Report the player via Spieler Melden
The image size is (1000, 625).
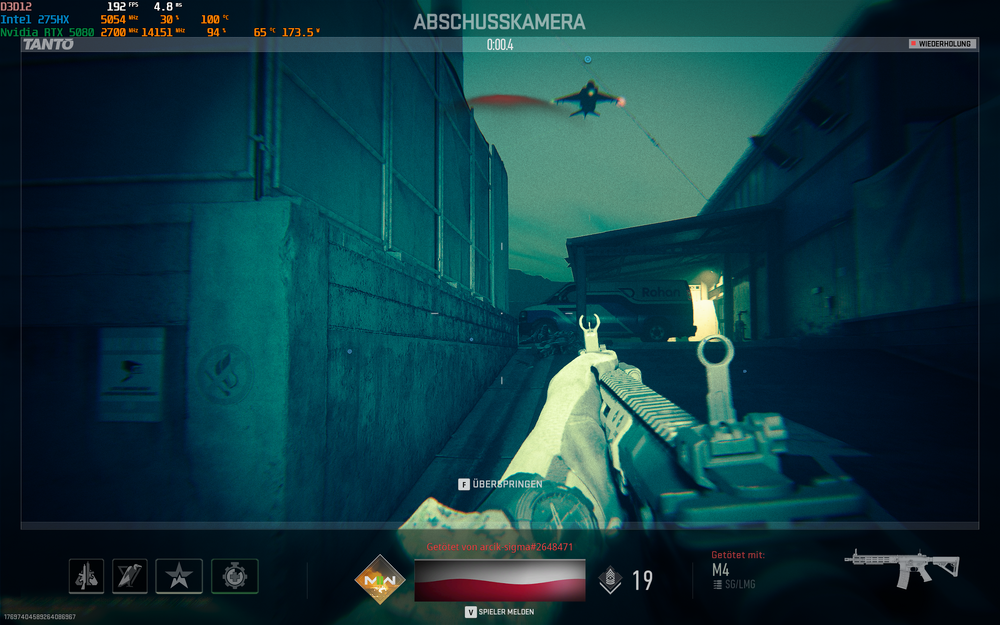(x=500, y=612)
